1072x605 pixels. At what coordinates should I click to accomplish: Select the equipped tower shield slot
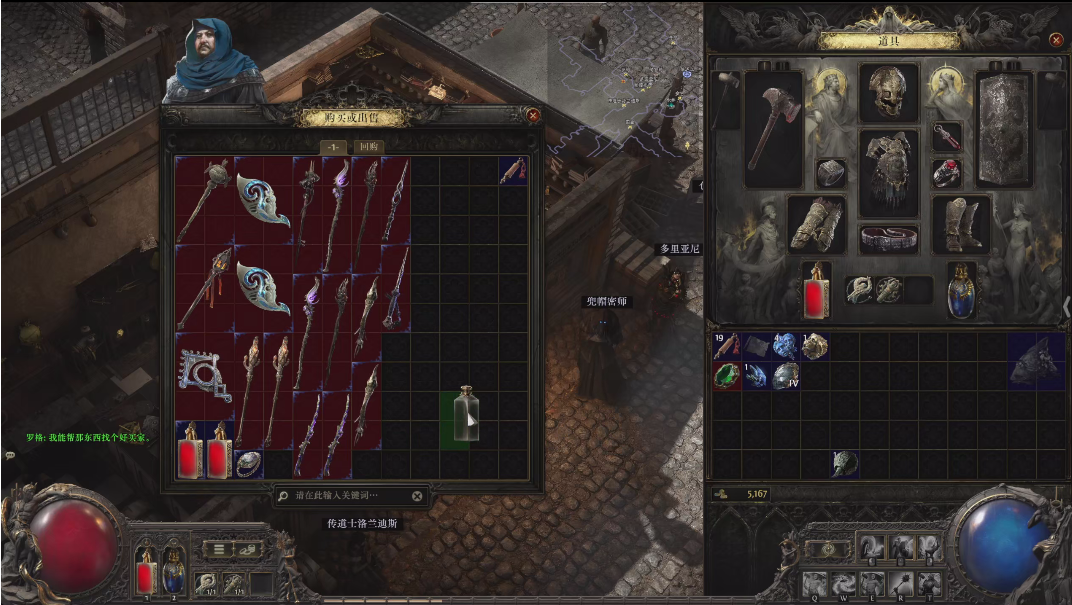click(1003, 128)
